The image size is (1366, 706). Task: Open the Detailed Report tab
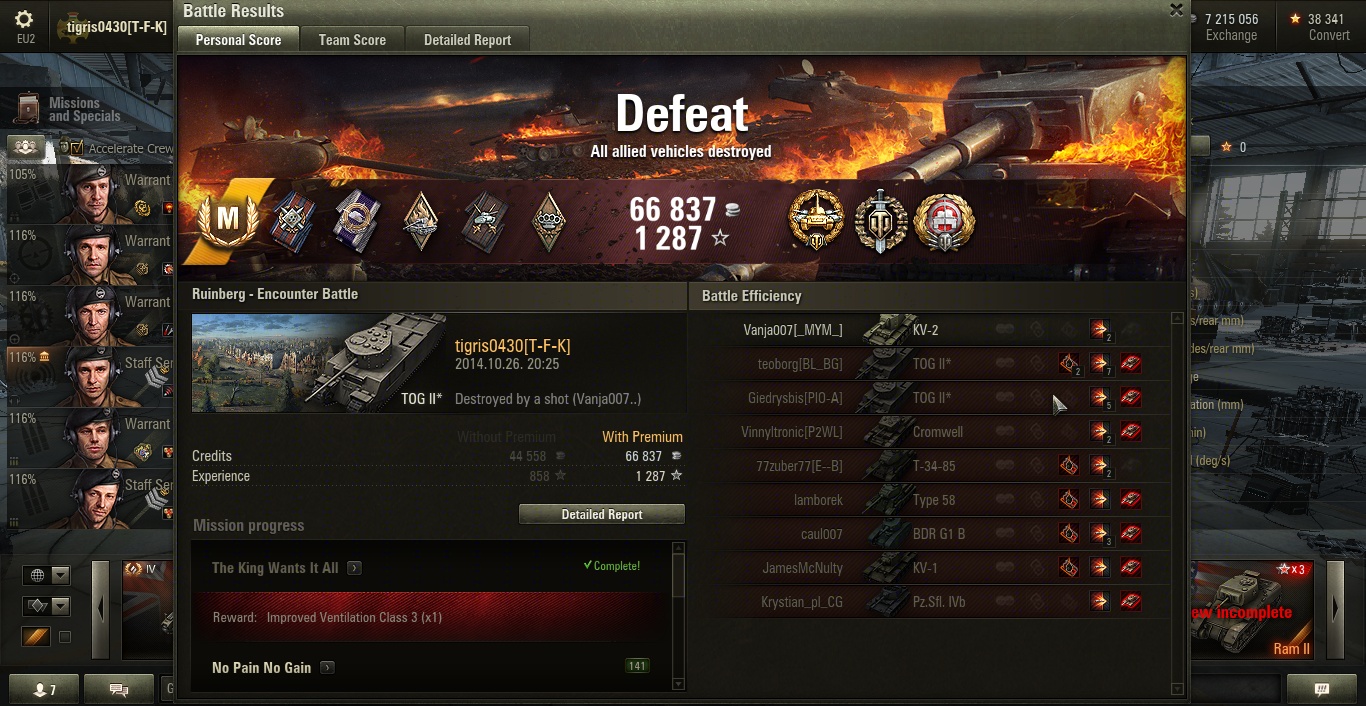(x=467, y=40)
